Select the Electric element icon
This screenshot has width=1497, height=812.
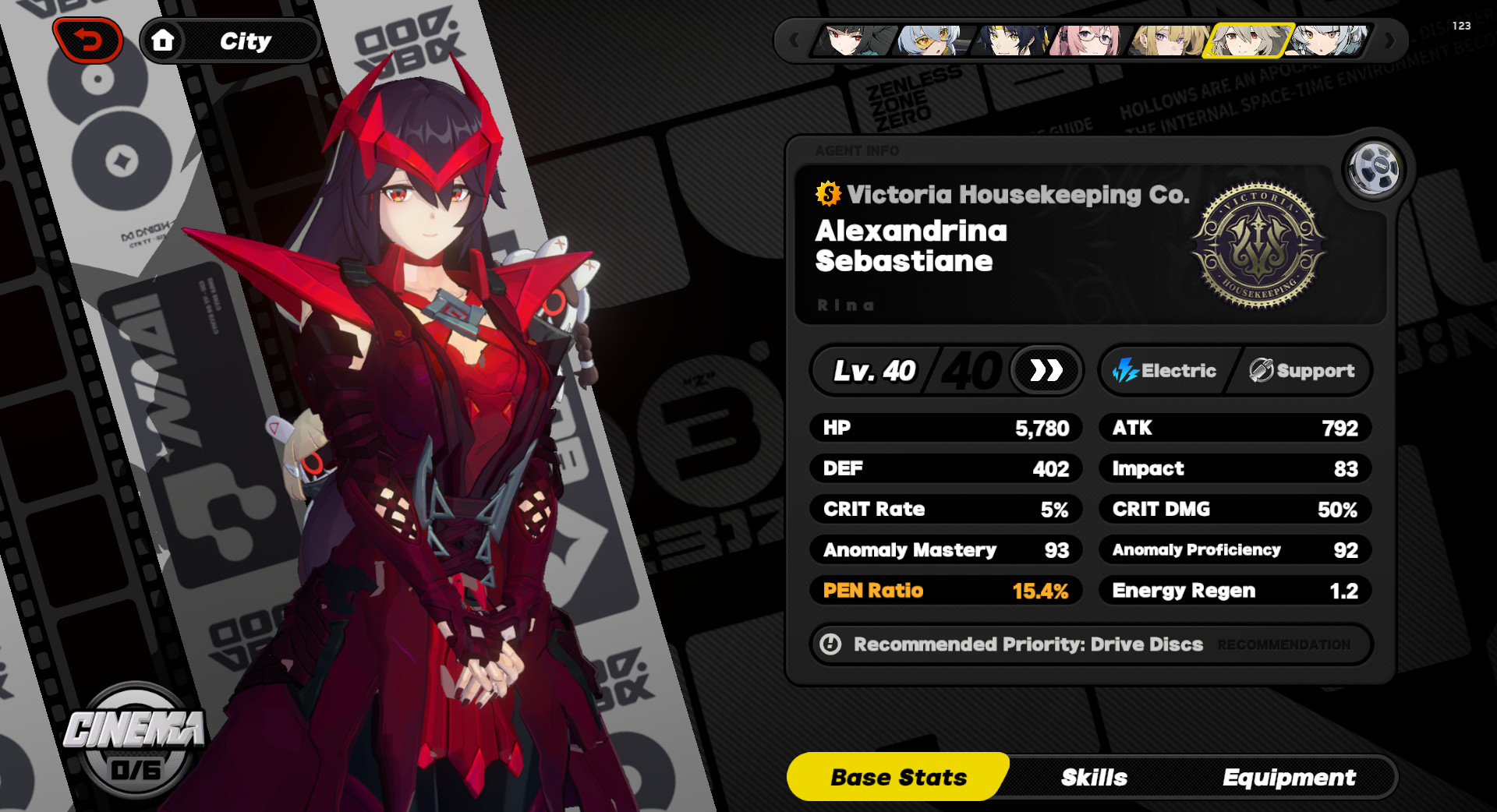pyautogui.click(x=1125, y=371)
